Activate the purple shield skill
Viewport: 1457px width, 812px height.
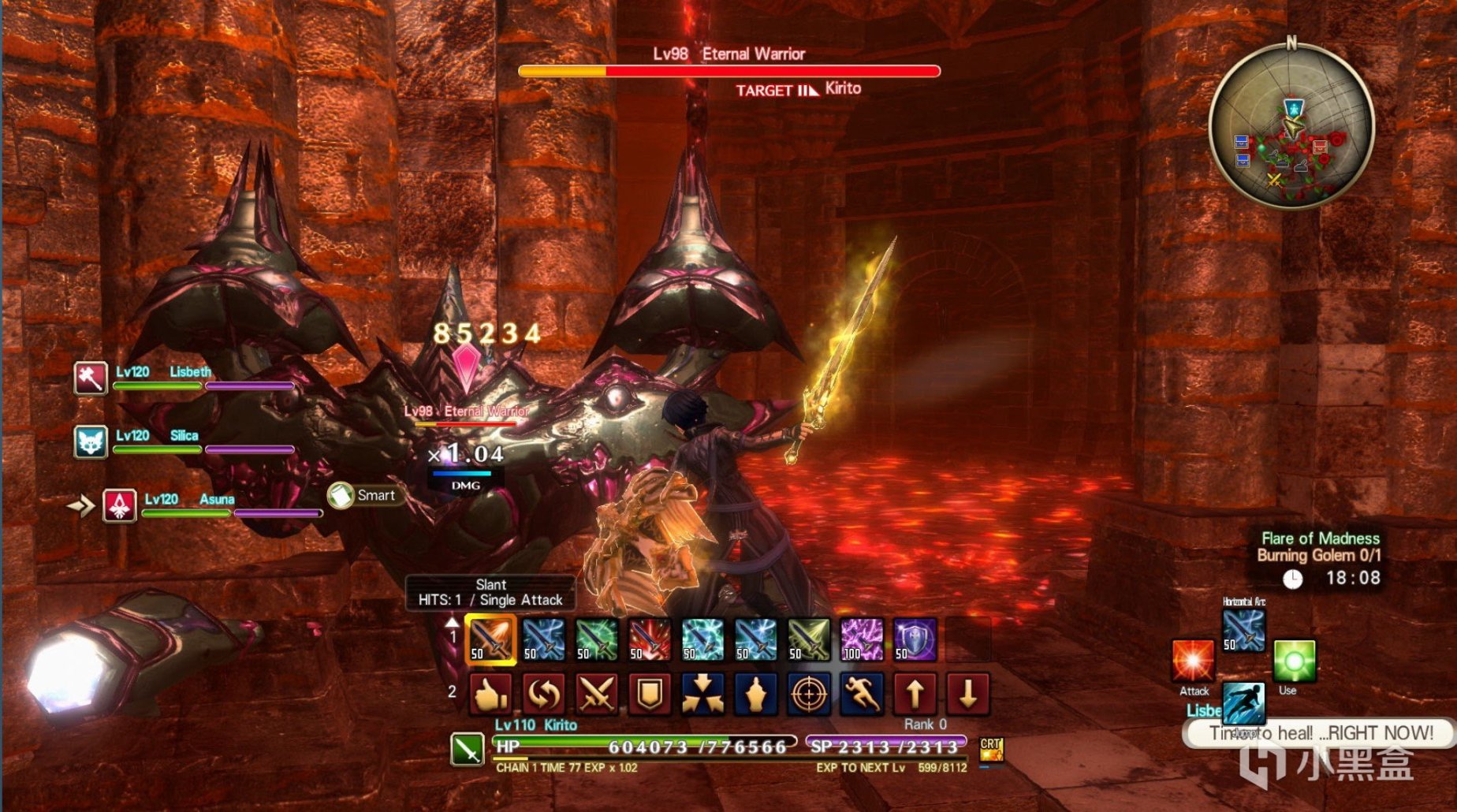coord(915,639)
